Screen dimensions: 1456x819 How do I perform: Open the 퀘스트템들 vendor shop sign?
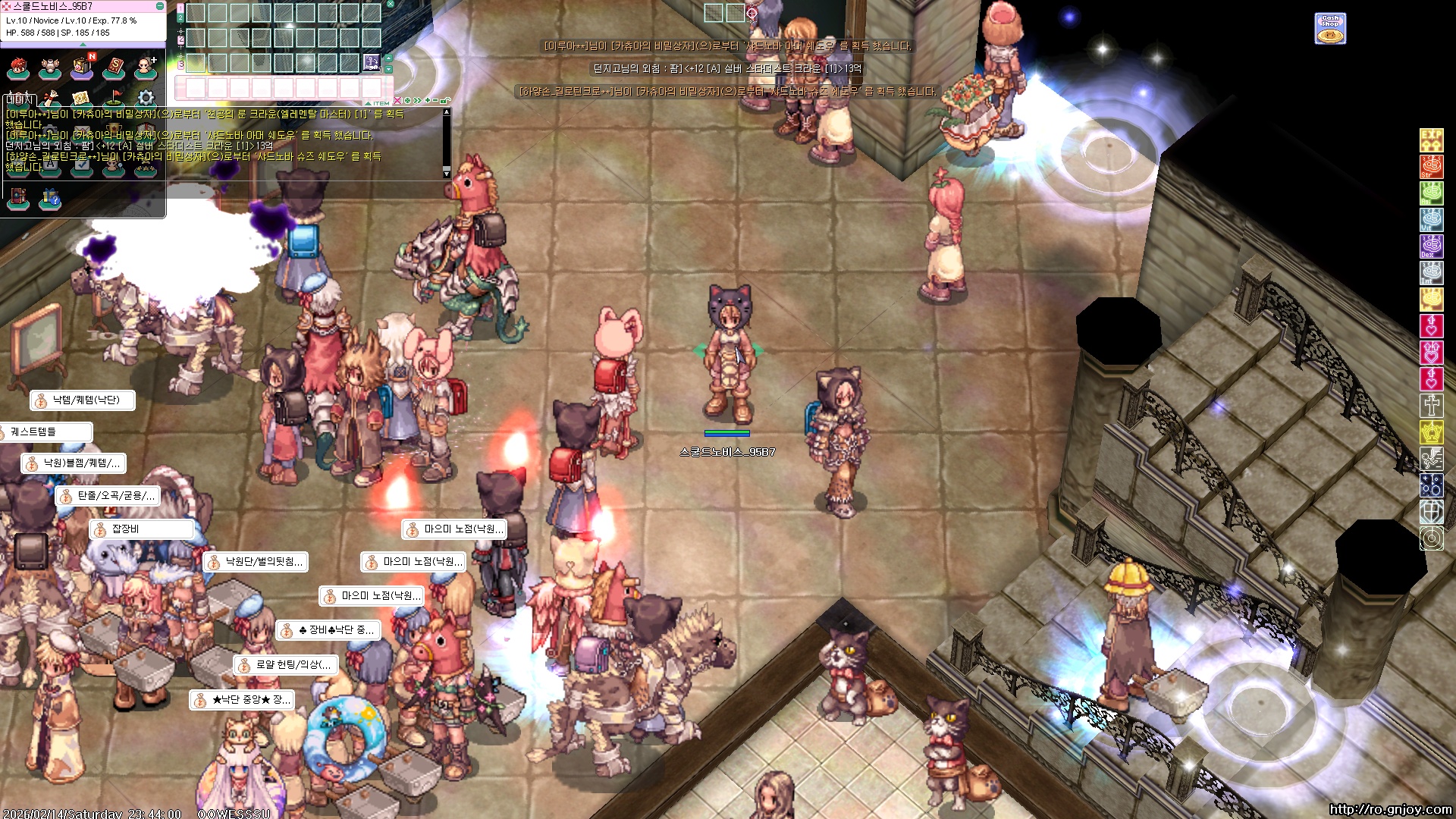45,432
